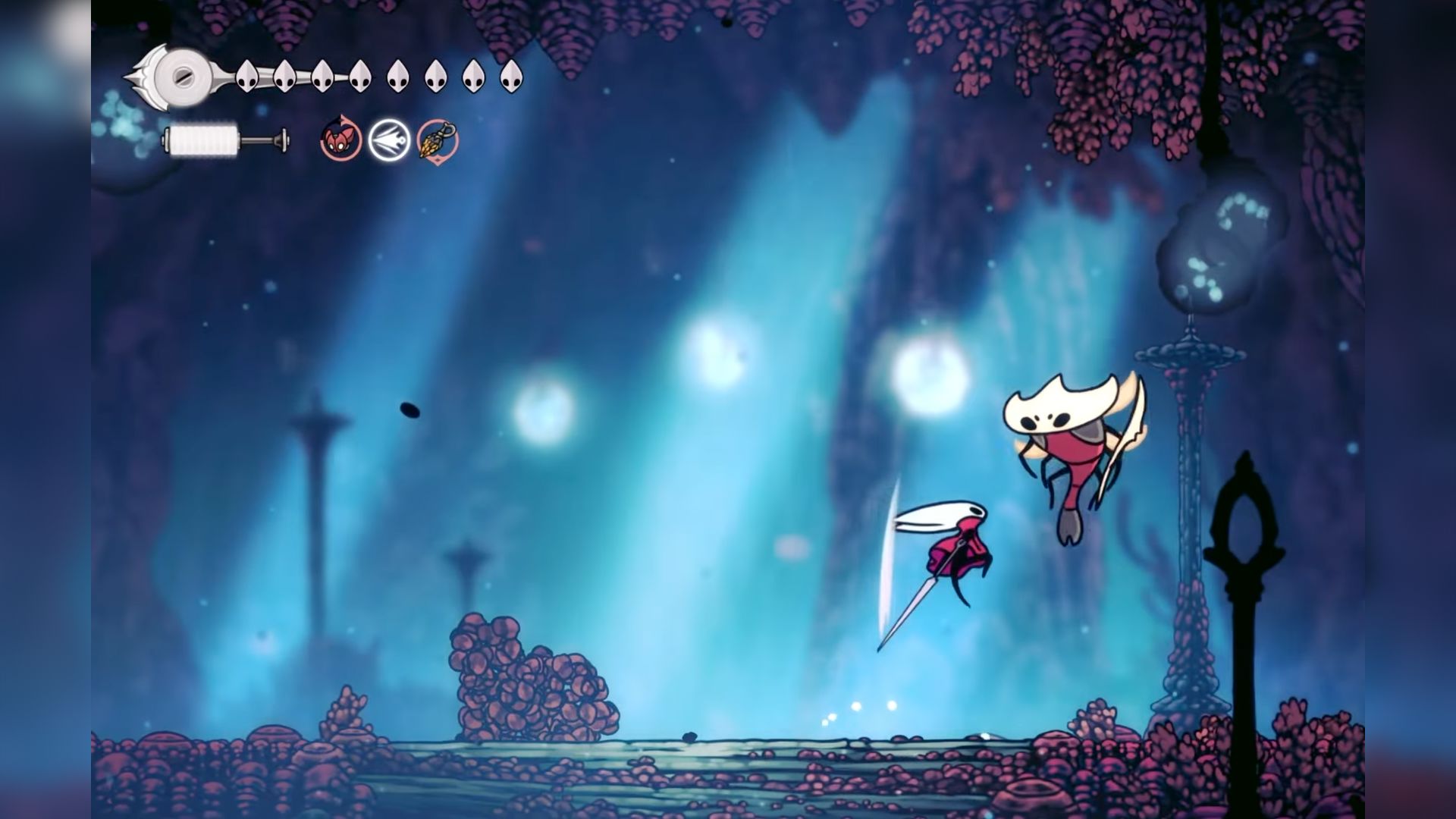This screenshot has width=1456, height=819.
Task: Select the red mask tool icon
Action: click(x=340, y=140)
